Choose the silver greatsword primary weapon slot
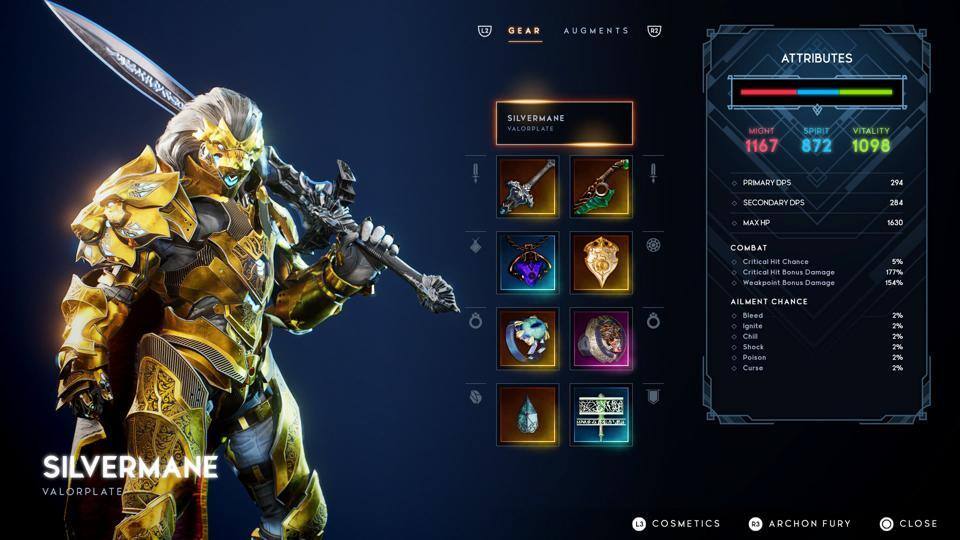 click(x=527, y=186)
